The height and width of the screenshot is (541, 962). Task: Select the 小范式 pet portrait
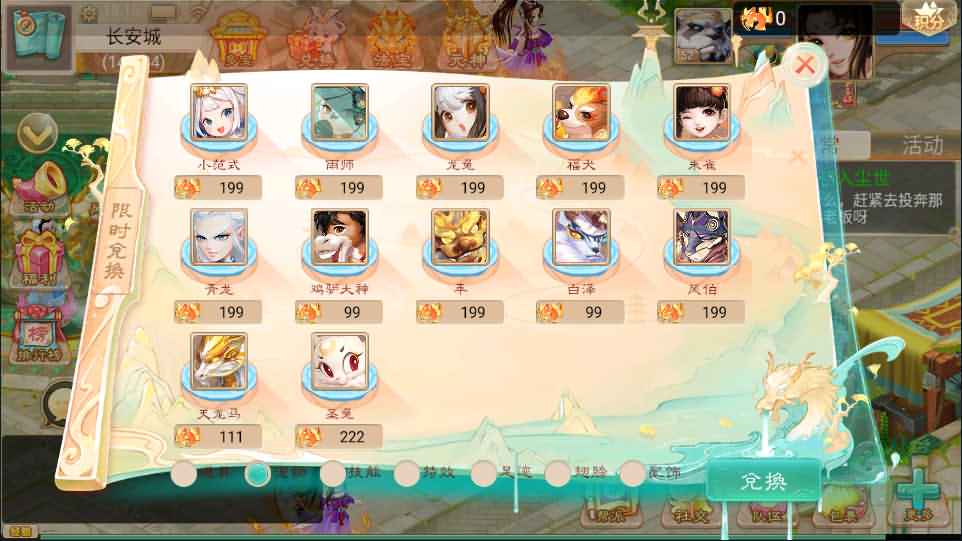tap(219, 112)
